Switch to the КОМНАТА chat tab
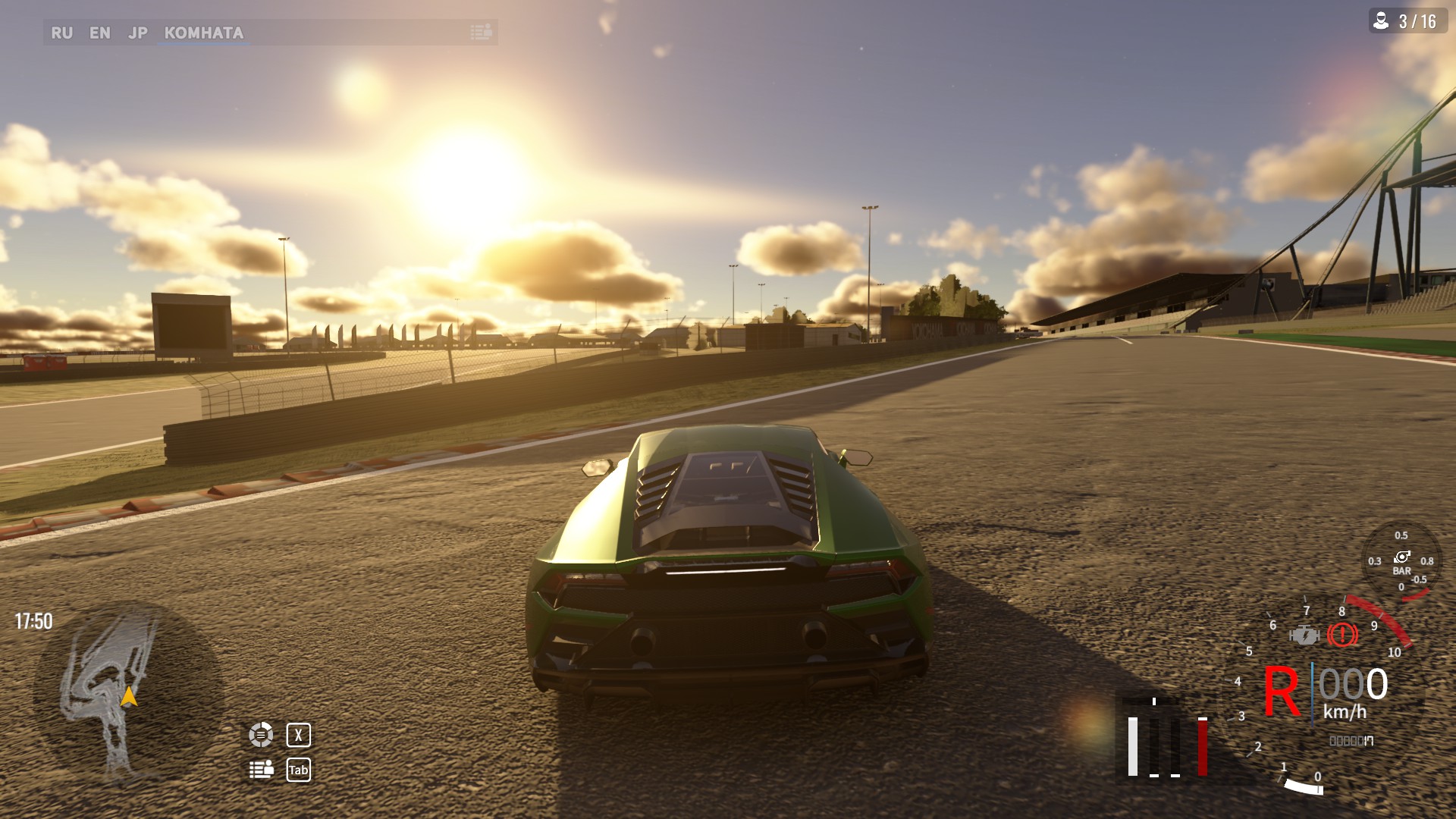Viewport: 1456px width, 819px height. (203, 33)
